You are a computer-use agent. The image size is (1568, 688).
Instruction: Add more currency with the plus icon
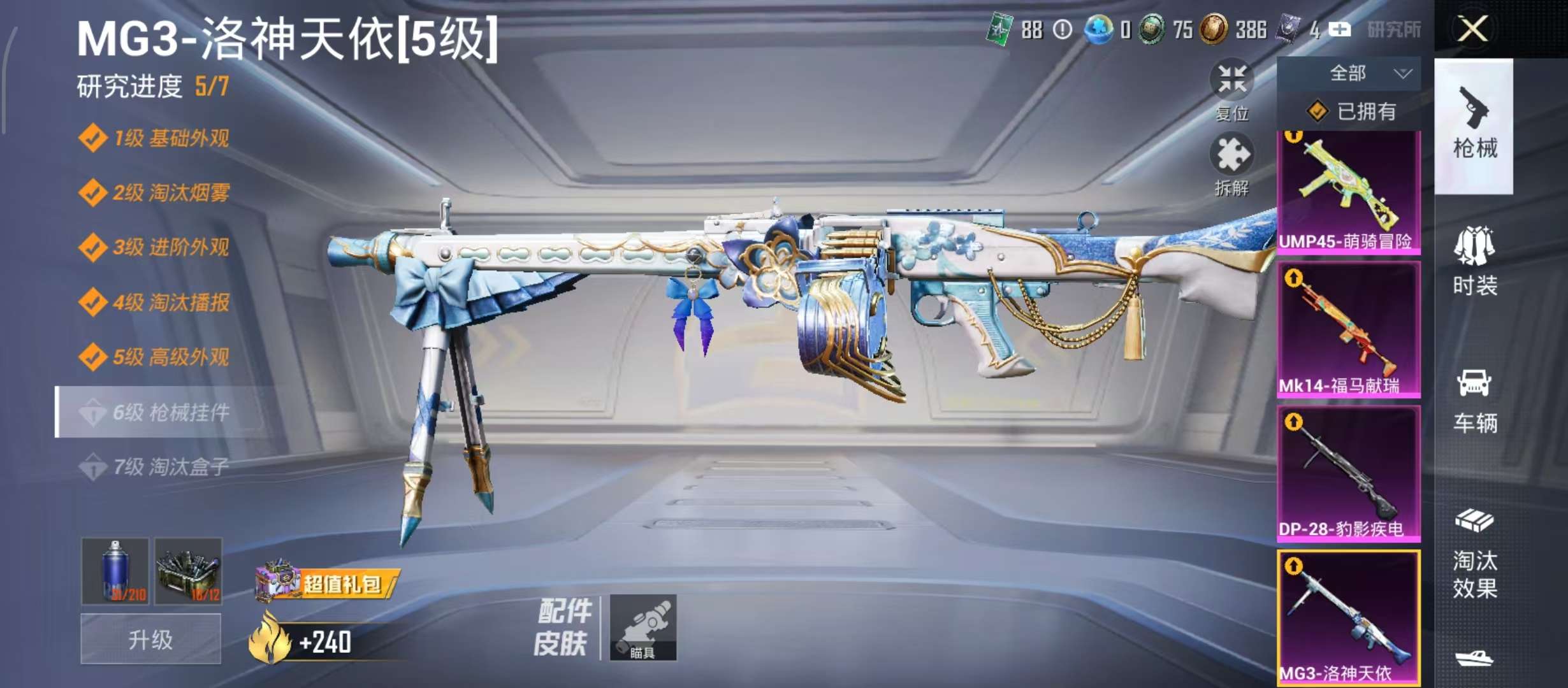1339,29
